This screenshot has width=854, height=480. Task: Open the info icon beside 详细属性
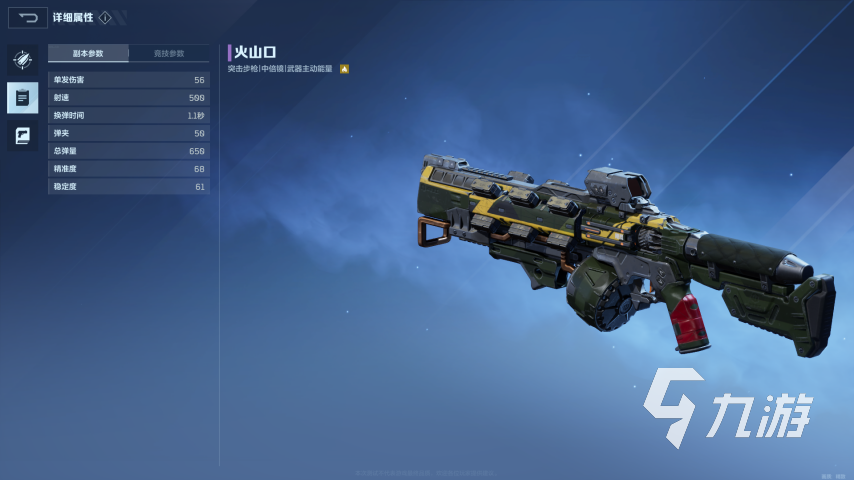(105, 17)
